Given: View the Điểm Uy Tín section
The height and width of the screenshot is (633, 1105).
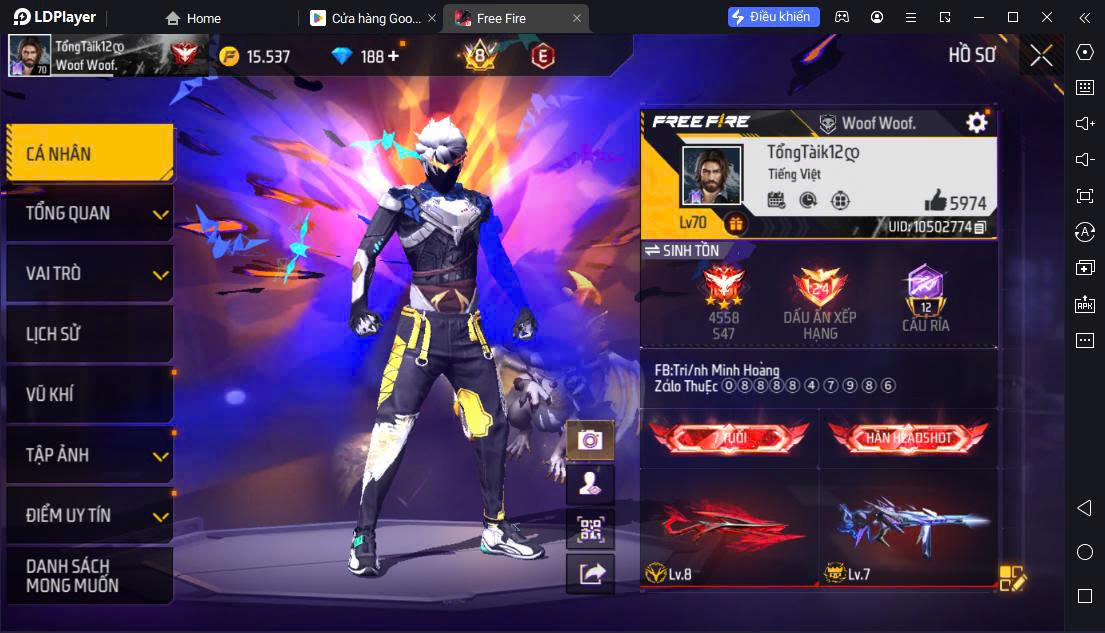Looking at the screenshot, I should pyautogui.click(x=89, y=515).
